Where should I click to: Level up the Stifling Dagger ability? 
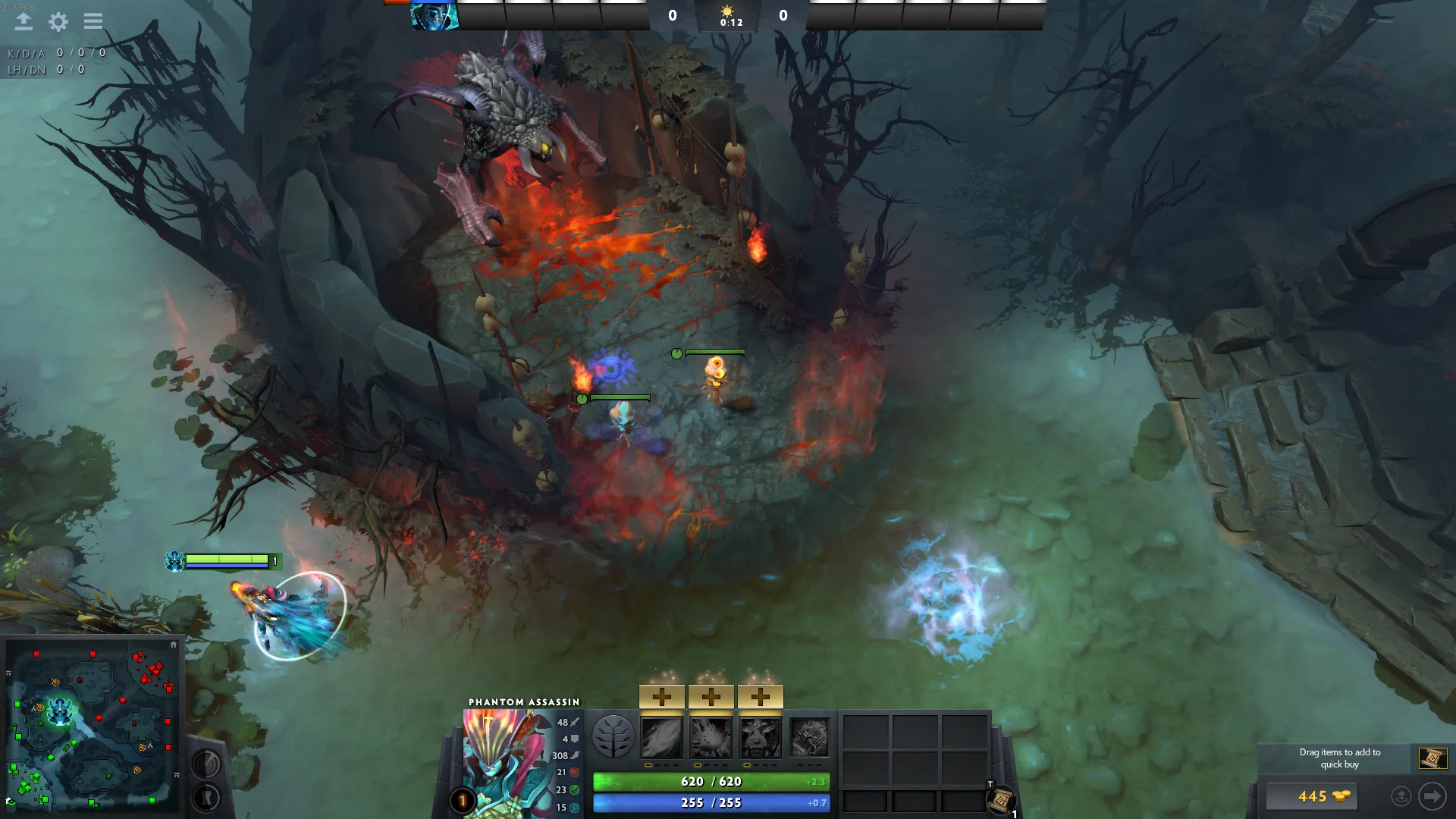tap(662, 696)
